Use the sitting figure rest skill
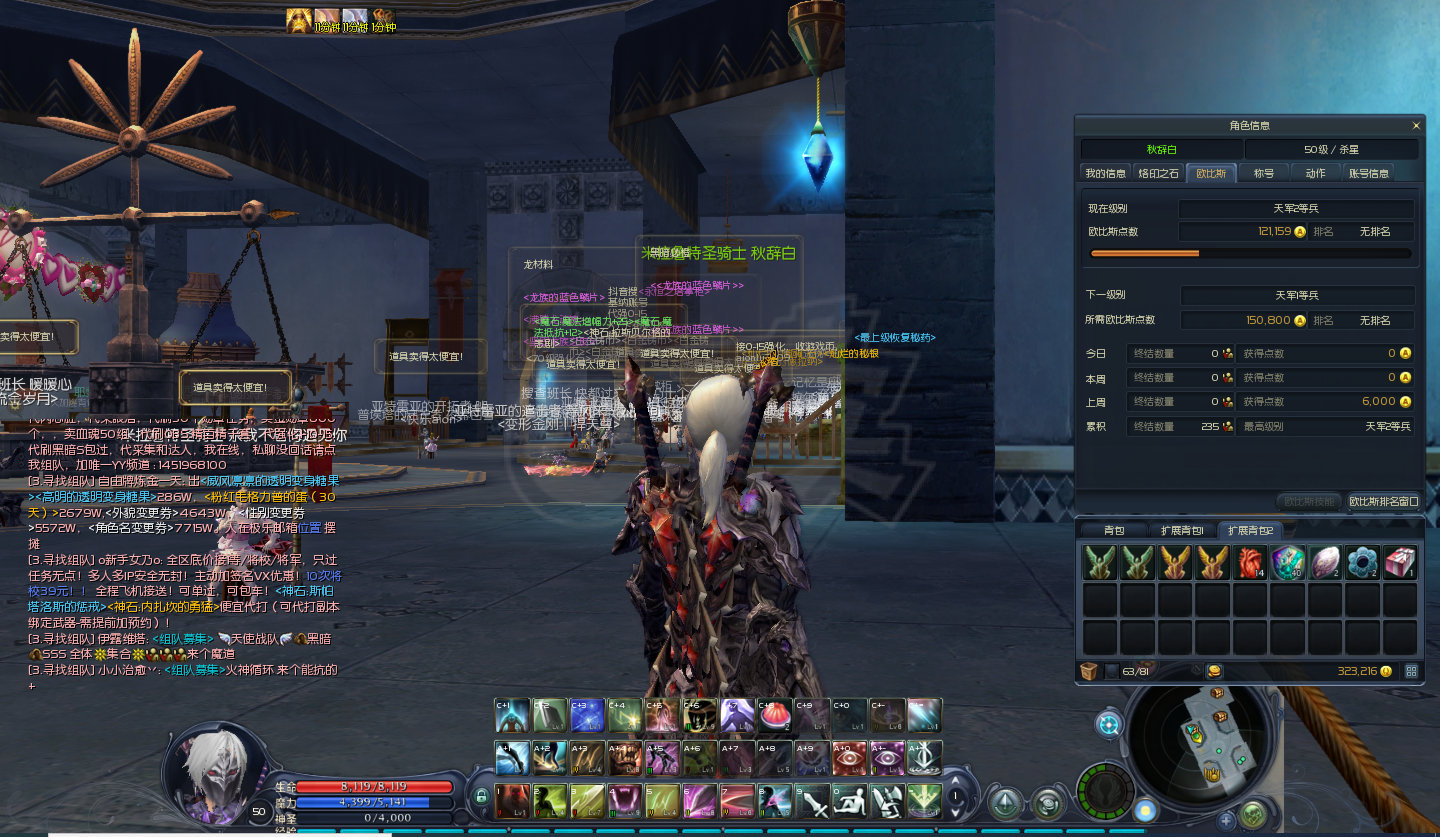Viewport: 1440px width, 837px height. pos(849,800)
